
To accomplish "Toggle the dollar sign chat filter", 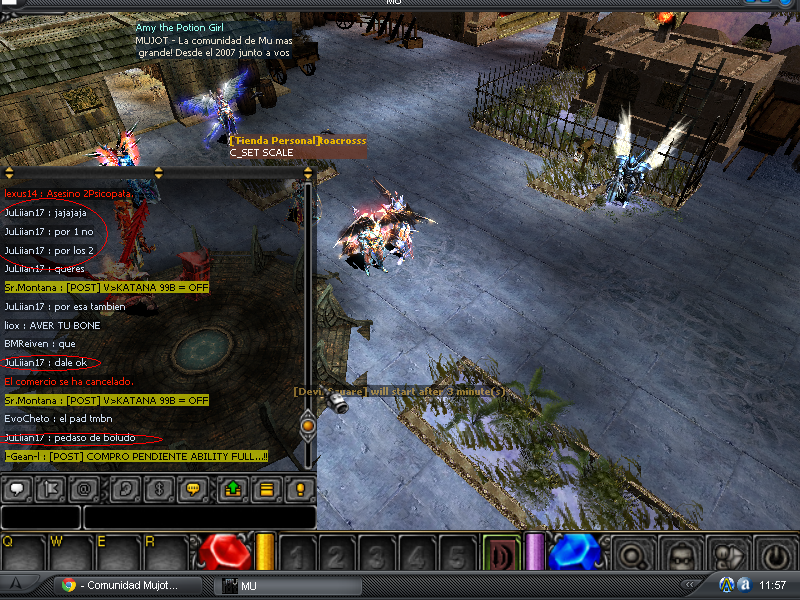I will (158, 490).
